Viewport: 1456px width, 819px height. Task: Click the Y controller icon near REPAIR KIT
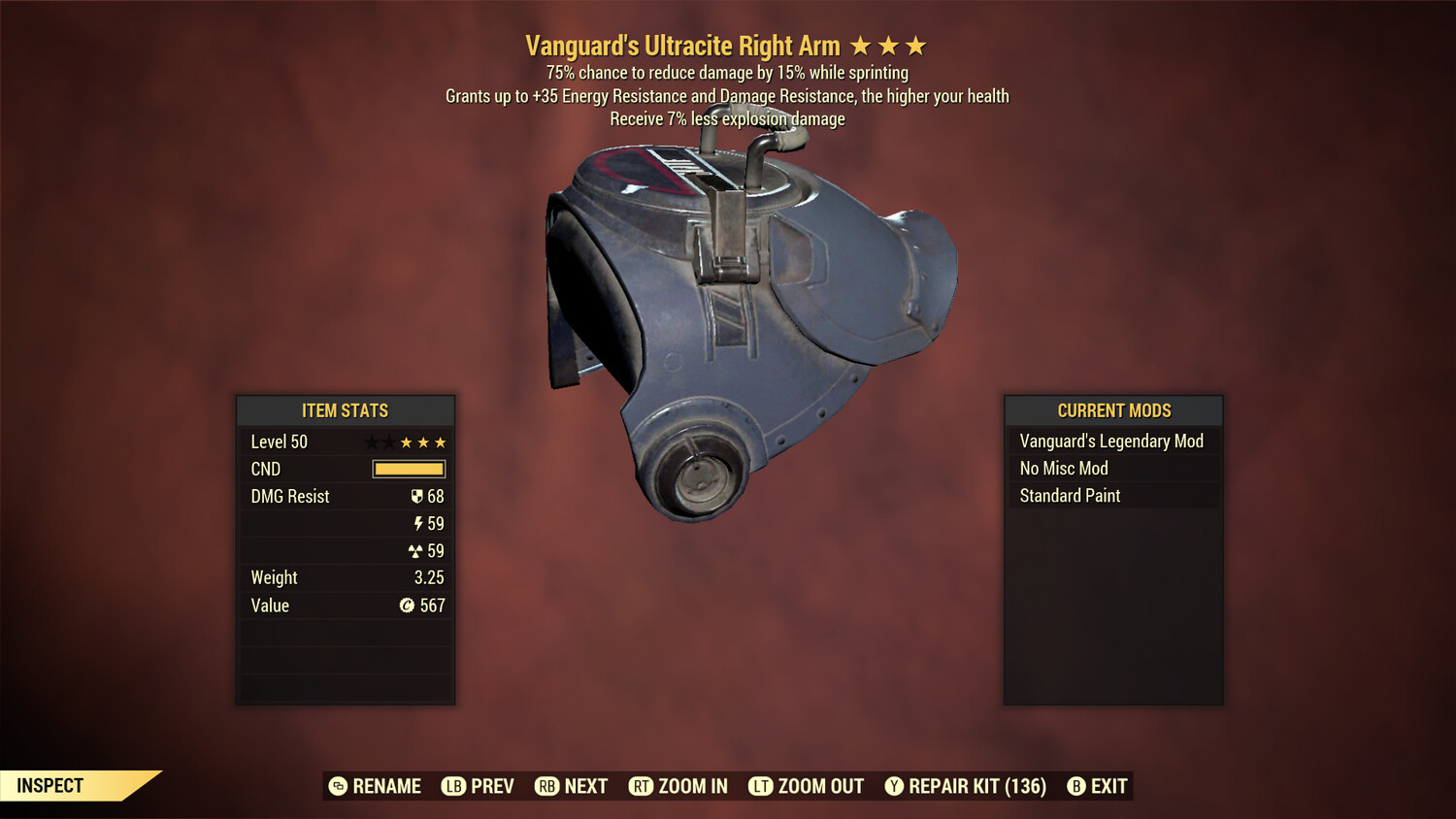click(894, 786)
